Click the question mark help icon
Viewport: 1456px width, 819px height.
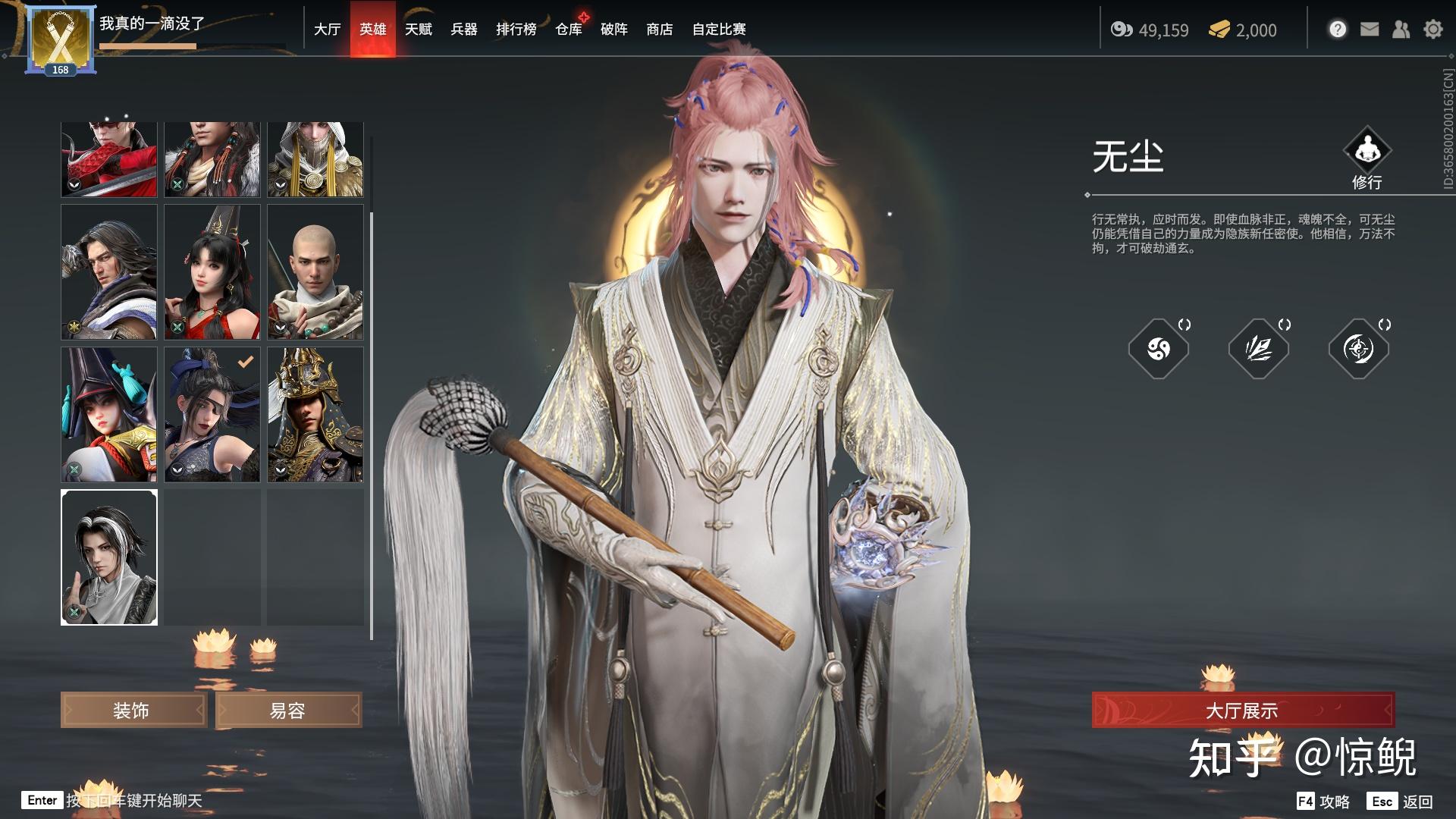pos(1338,30)
